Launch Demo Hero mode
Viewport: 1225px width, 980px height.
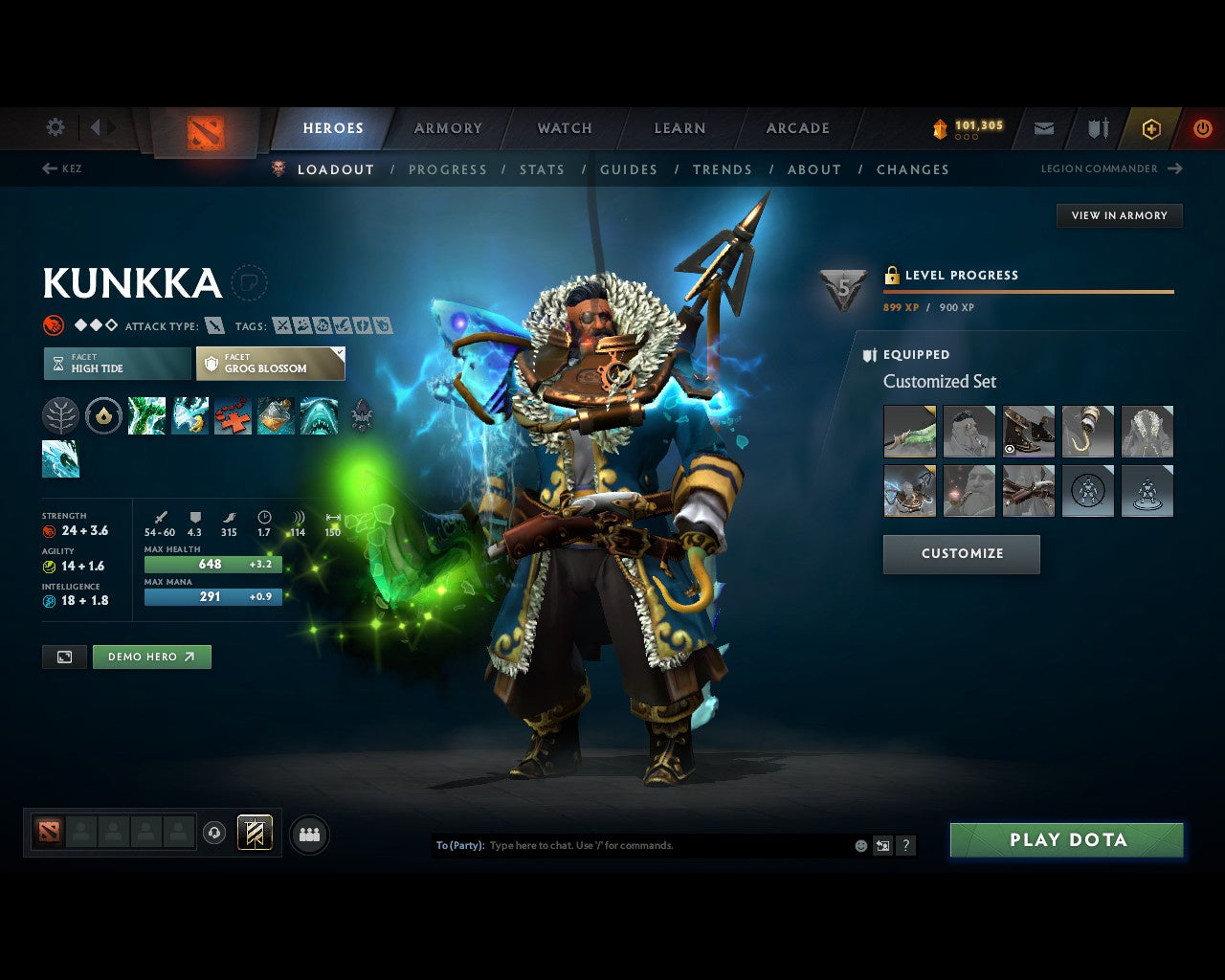[x=151, y=657]
